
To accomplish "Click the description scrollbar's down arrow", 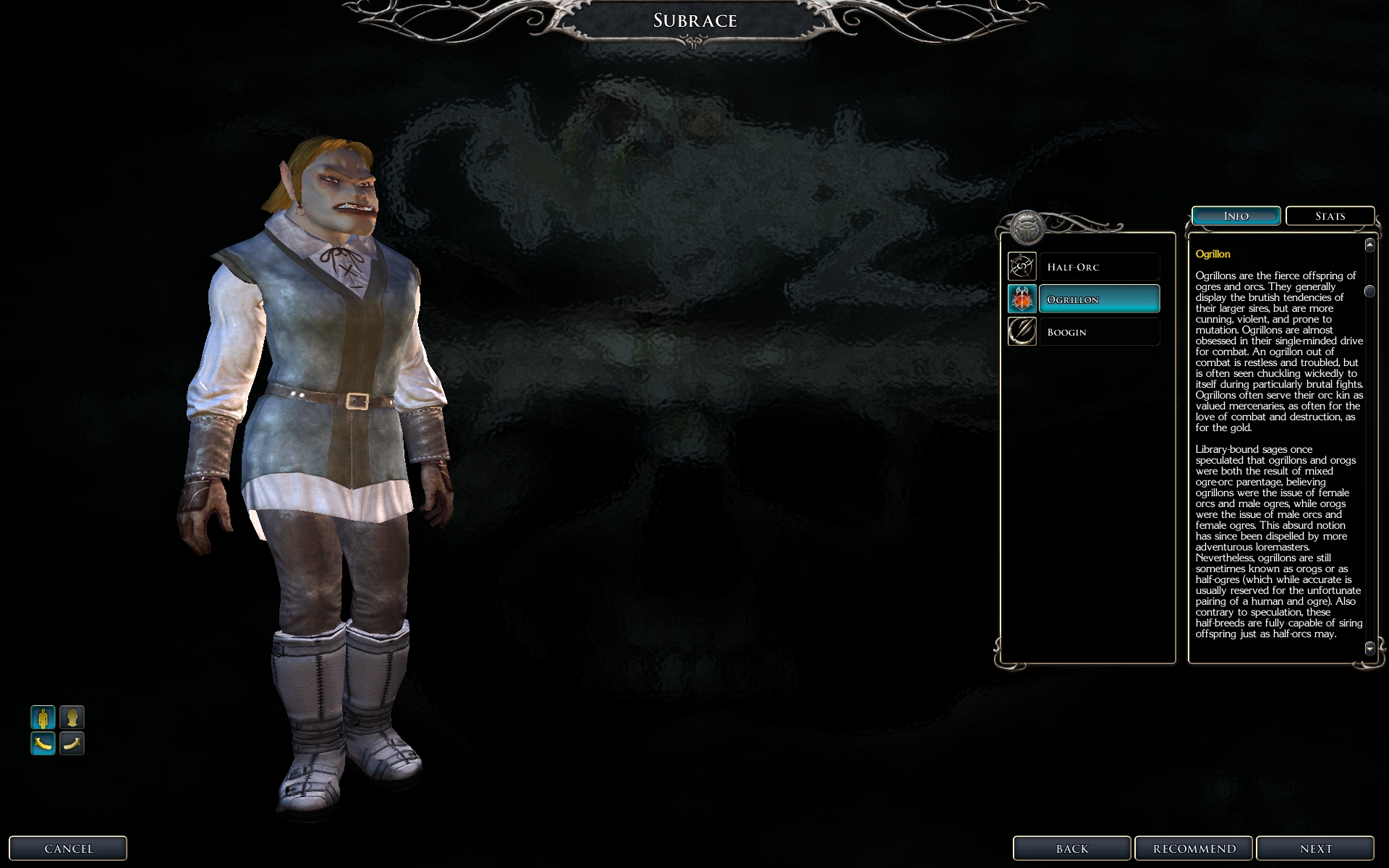I will point(1369,648).
